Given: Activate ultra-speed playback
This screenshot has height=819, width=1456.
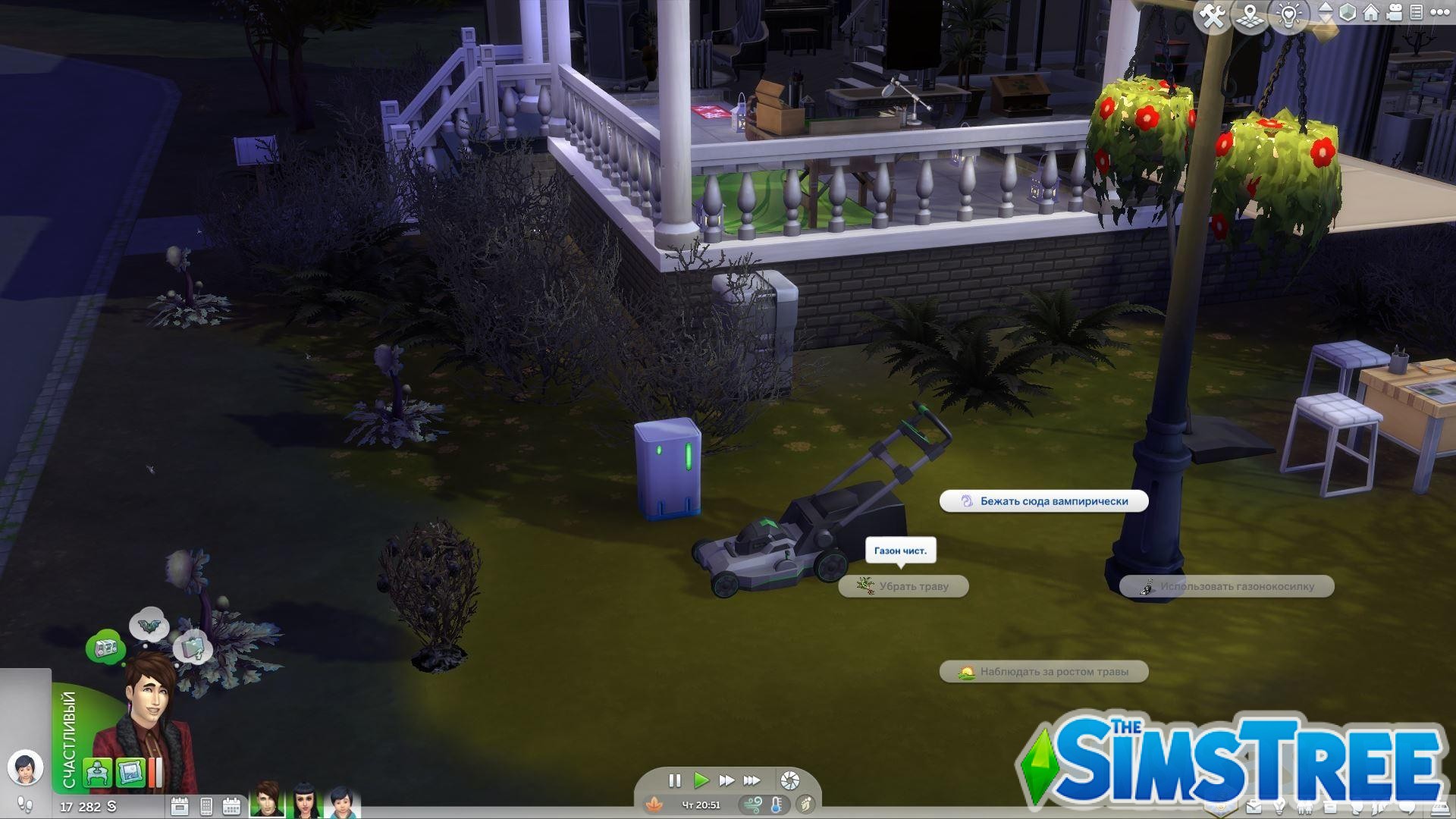Looking at the screenshot, I should pos(752,780).
